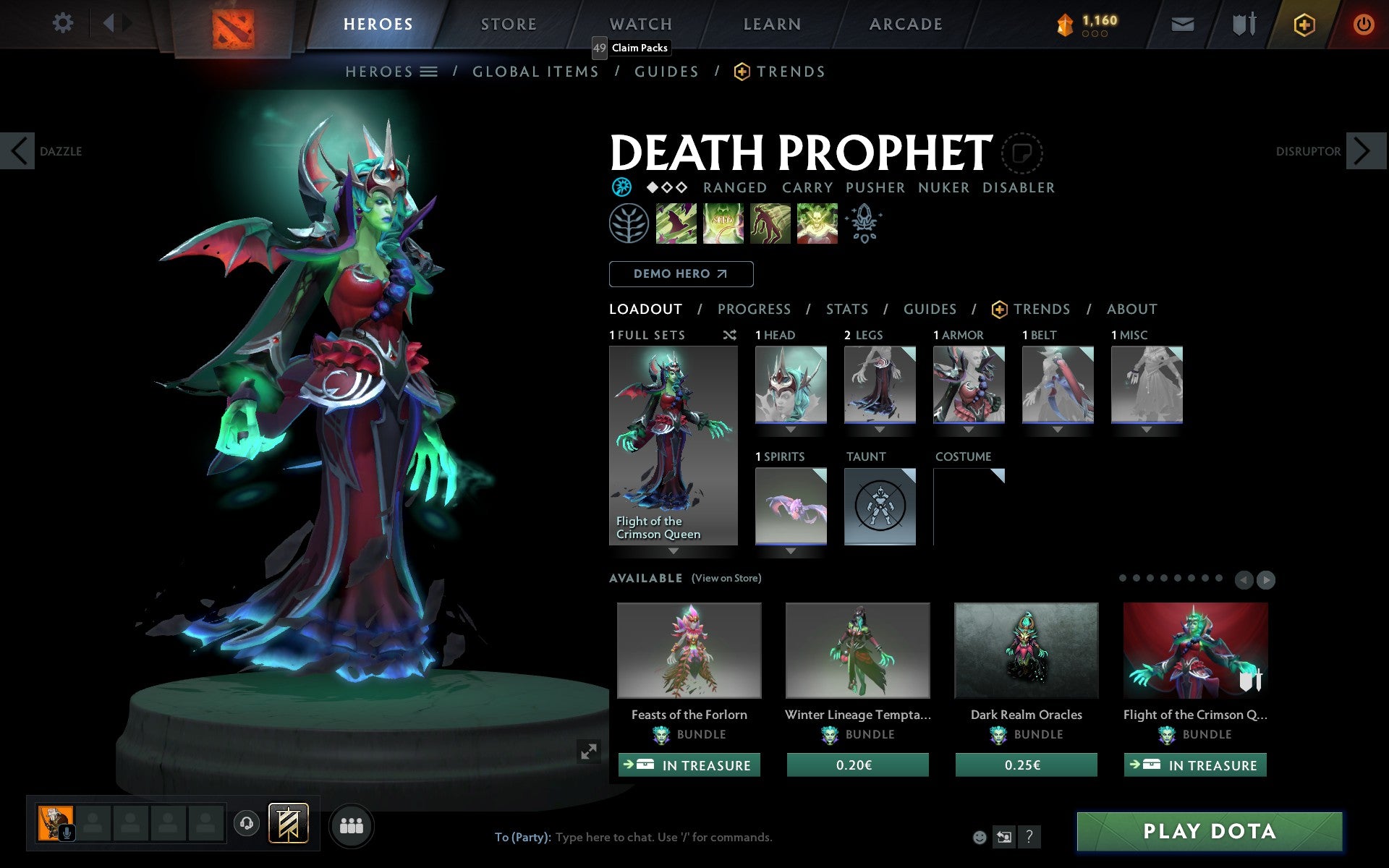Open the settings gear icon
Screen dimensions: 1389x868
click(64, 23)
